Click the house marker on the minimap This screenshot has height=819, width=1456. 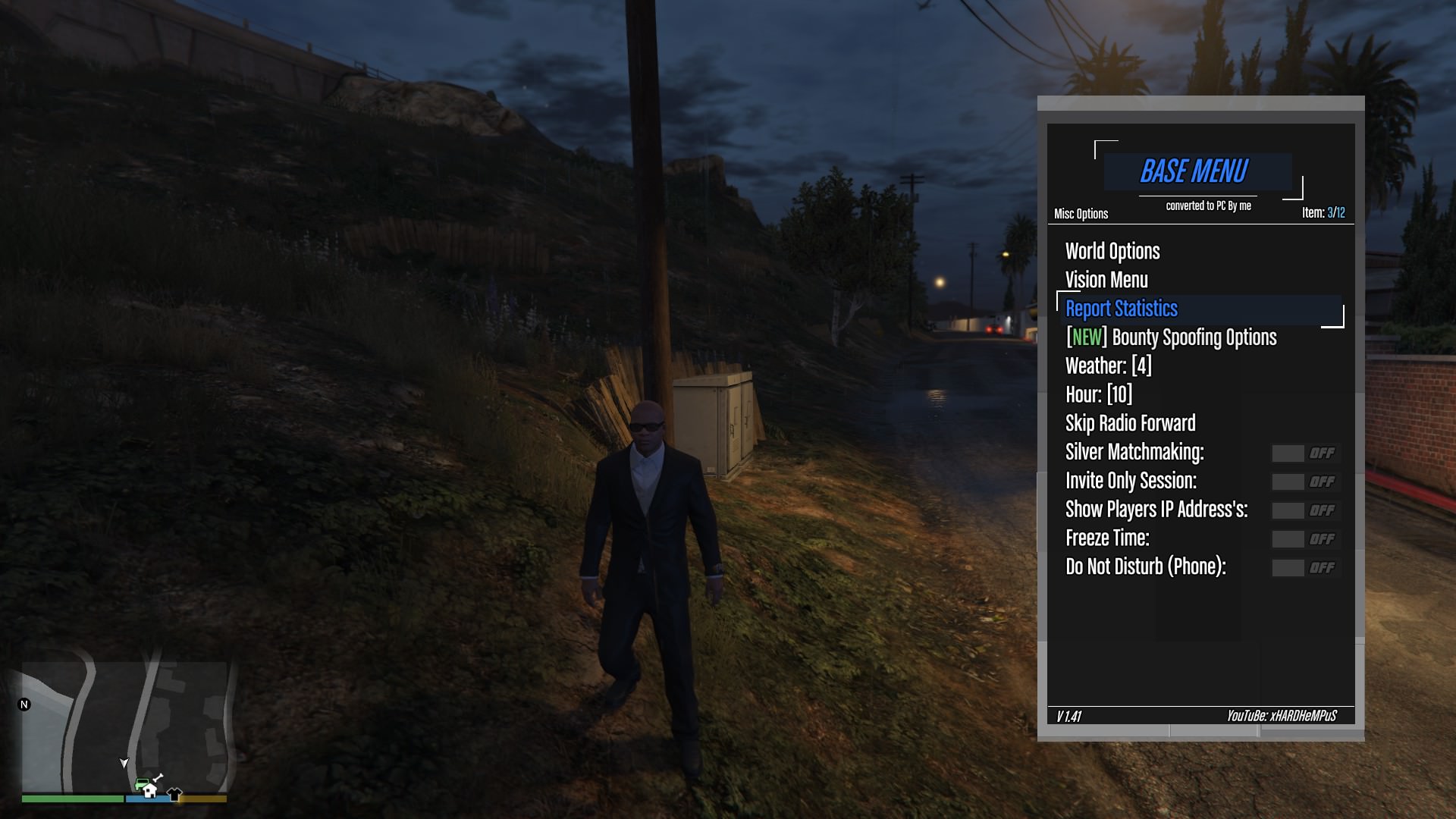click(149, 792)
